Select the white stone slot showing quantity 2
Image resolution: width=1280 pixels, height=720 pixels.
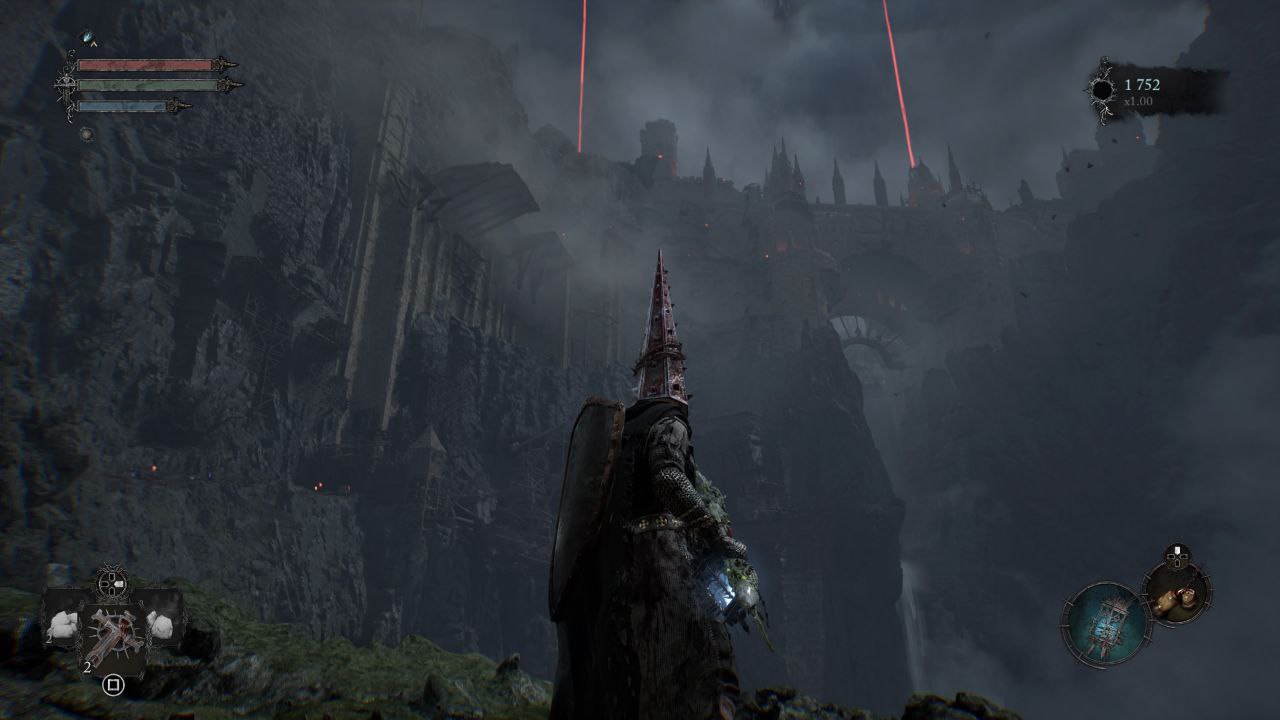point(63,624)
